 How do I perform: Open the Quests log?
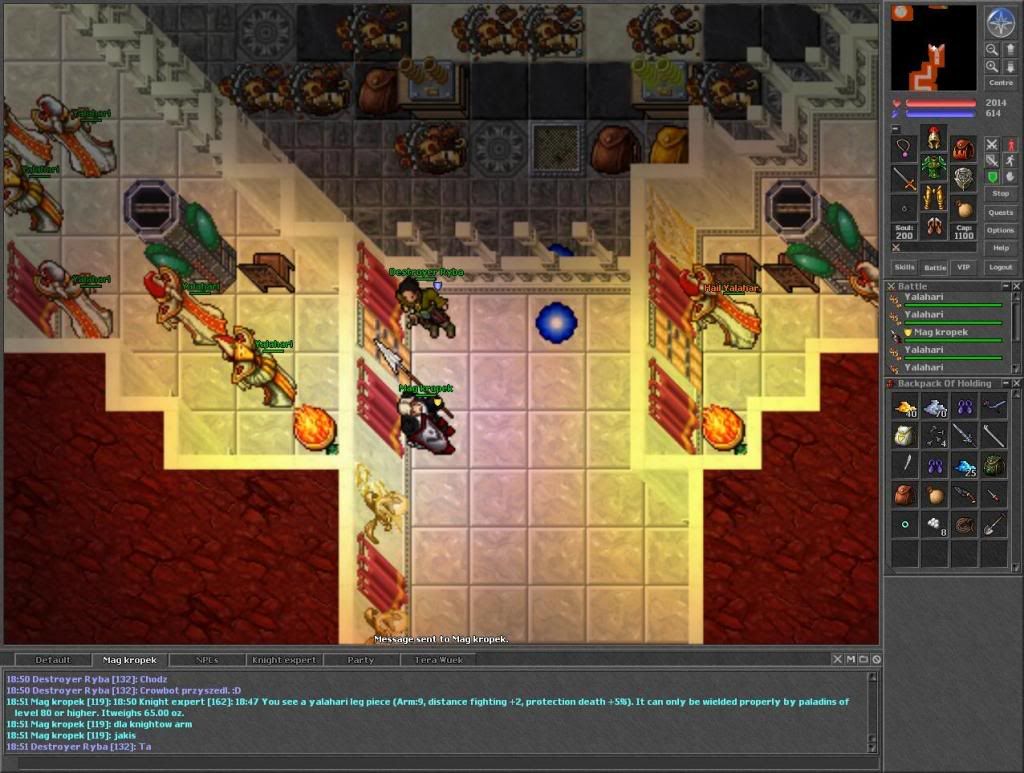point(1000,212)
